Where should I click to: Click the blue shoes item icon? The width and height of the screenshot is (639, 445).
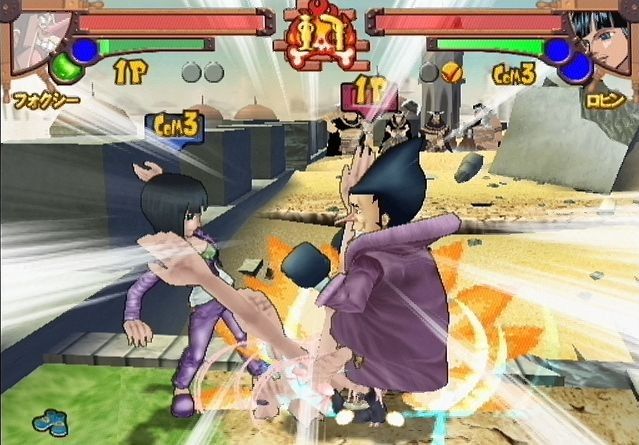coord(47,421)
